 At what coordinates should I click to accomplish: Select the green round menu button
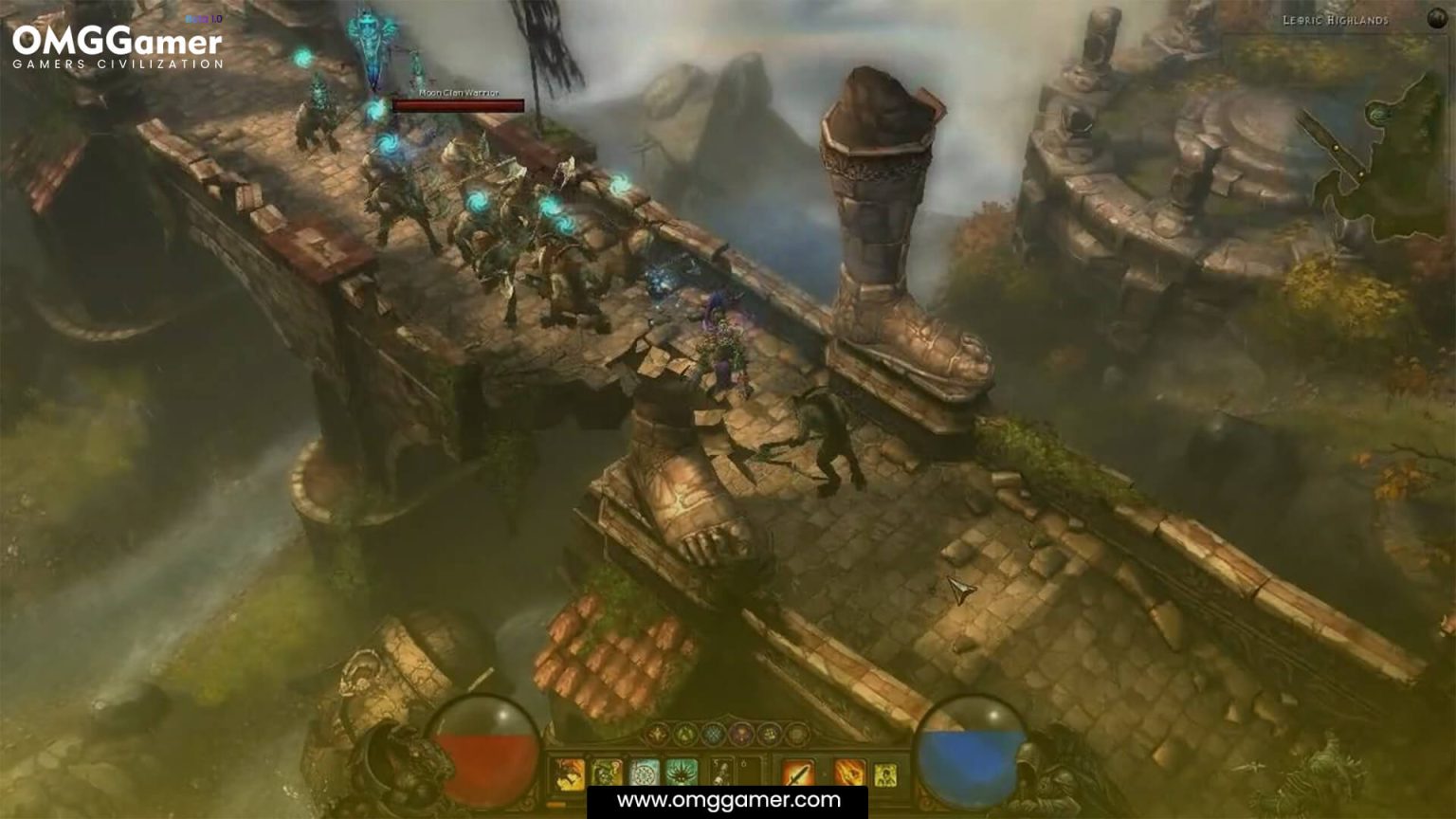pyautogui.click(x=684, y=734)
